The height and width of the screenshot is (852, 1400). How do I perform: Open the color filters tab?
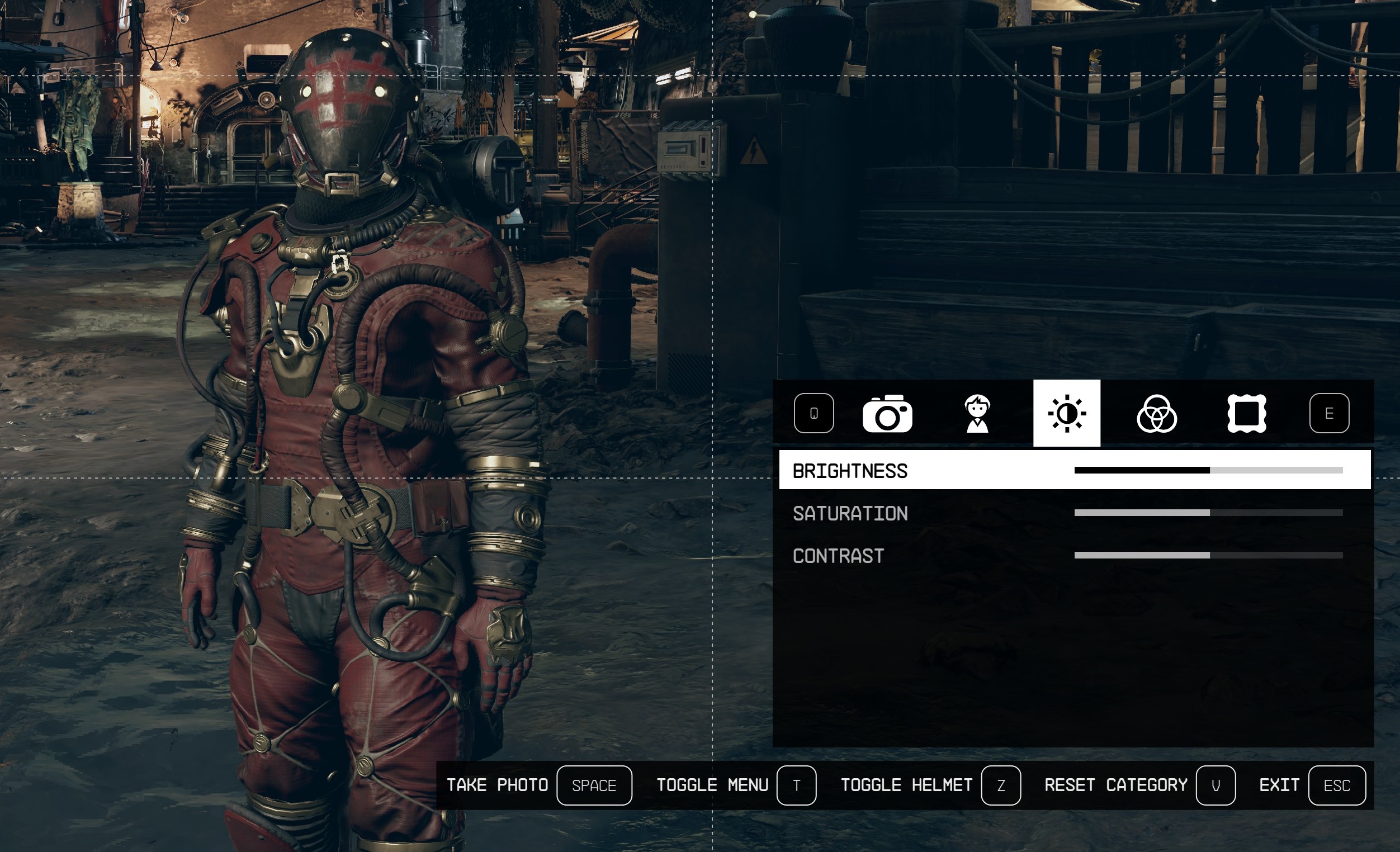pyautogui.click(x=1156, y=414)
